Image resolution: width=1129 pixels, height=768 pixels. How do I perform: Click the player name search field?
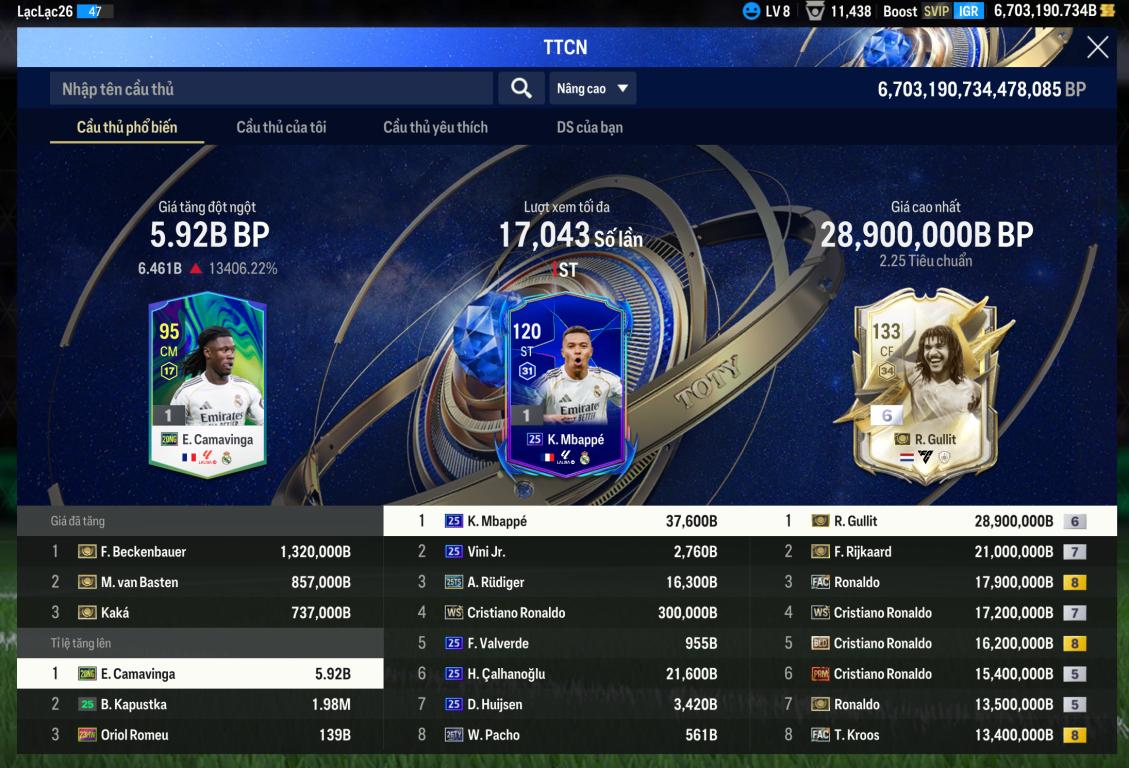click(270, 89)
